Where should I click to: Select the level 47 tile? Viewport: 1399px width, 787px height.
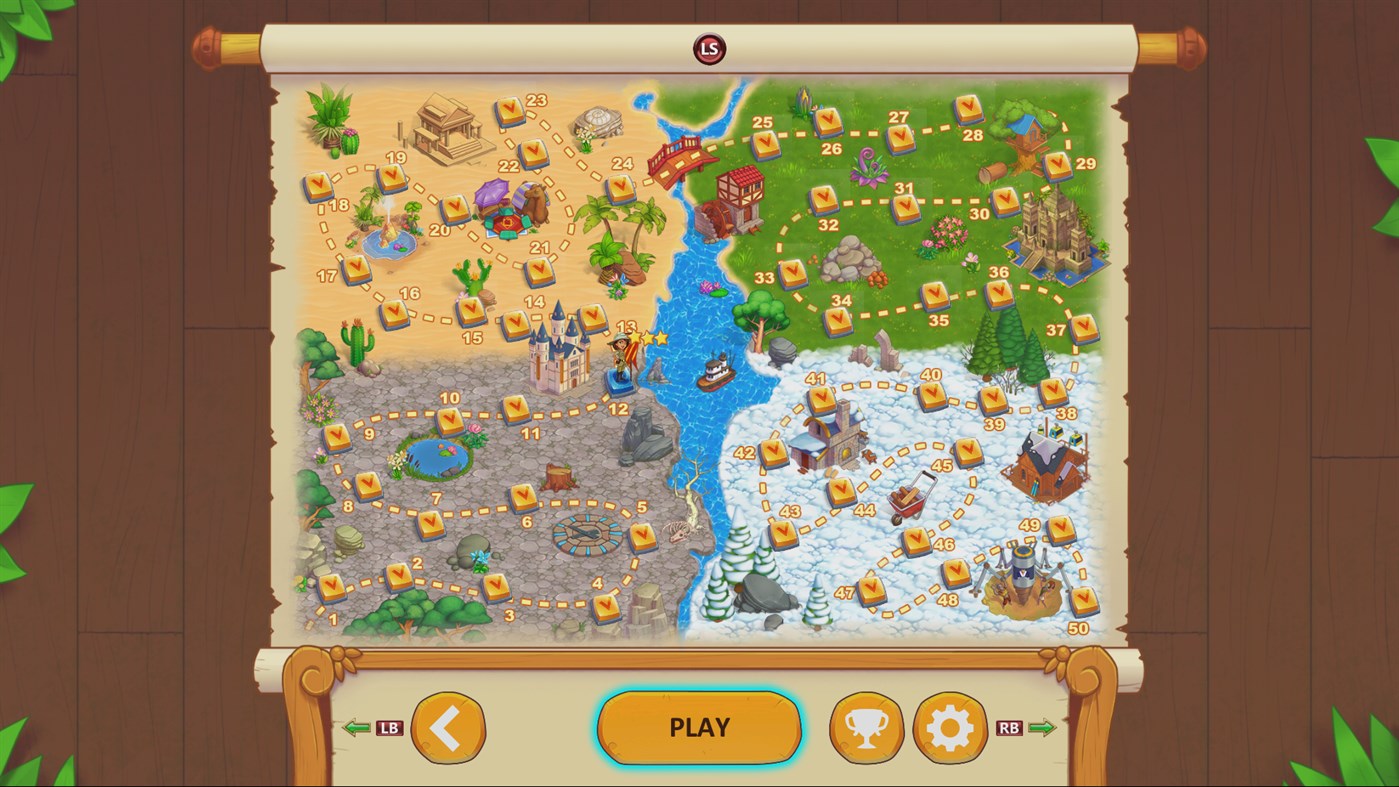click(x=872, y=589)
